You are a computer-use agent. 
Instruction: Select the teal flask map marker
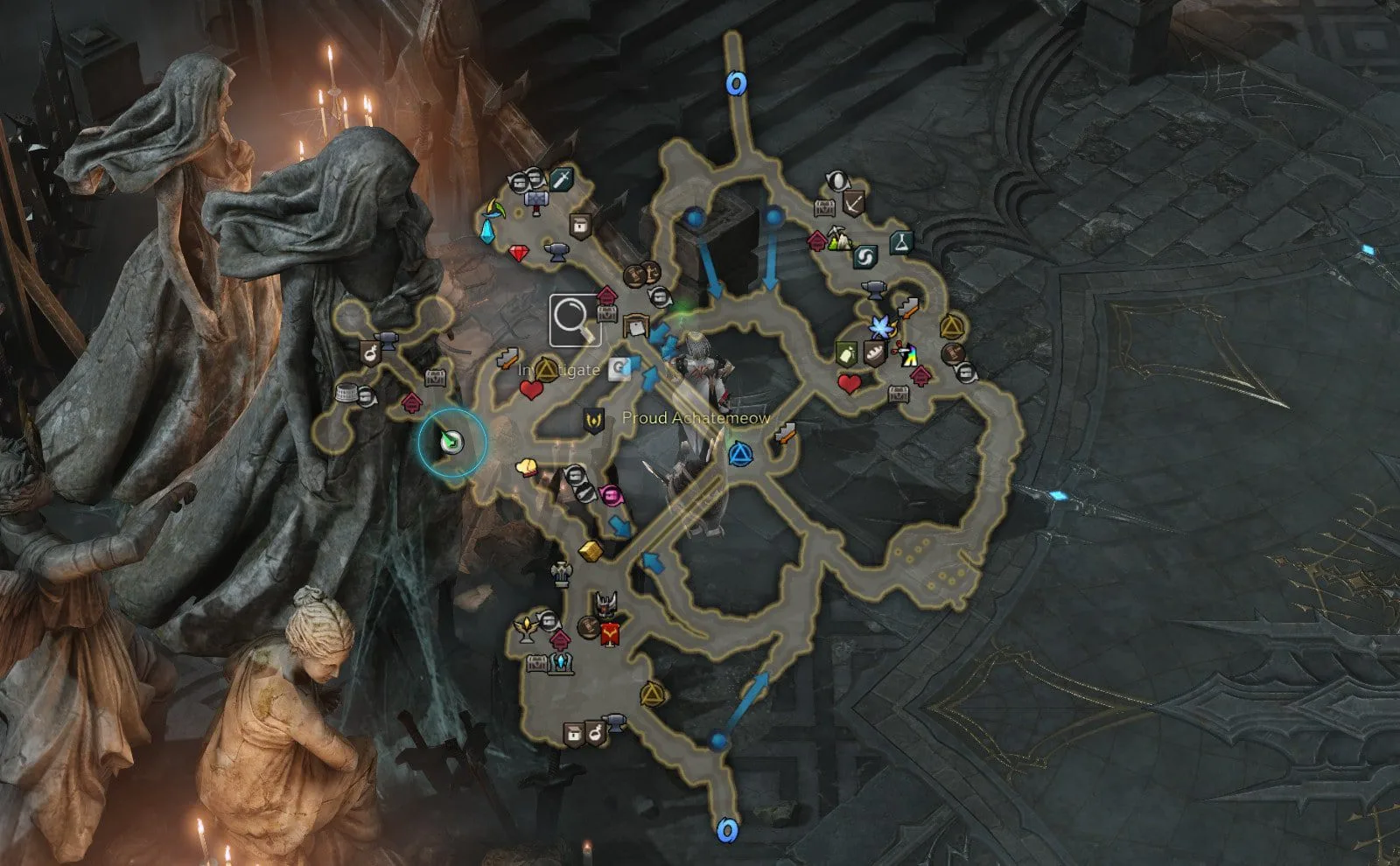[902, 242]
